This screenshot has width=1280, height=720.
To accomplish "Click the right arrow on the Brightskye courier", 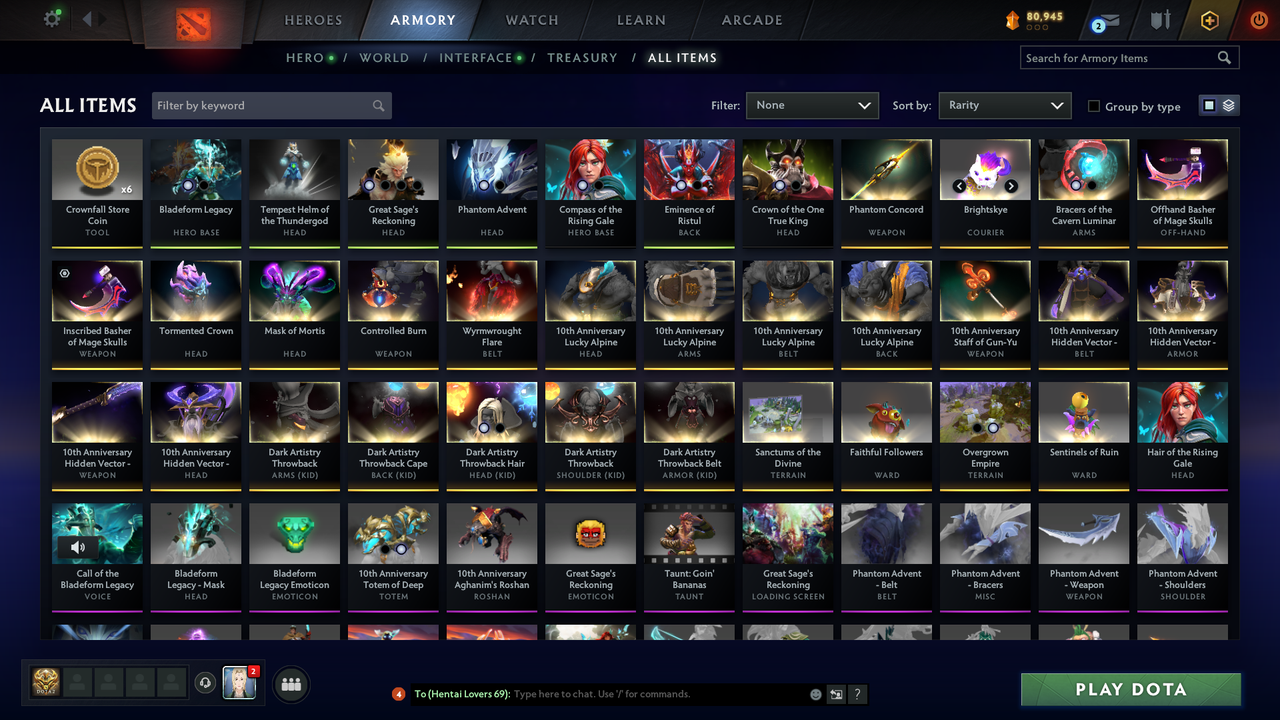I will tap(1011, 186).
